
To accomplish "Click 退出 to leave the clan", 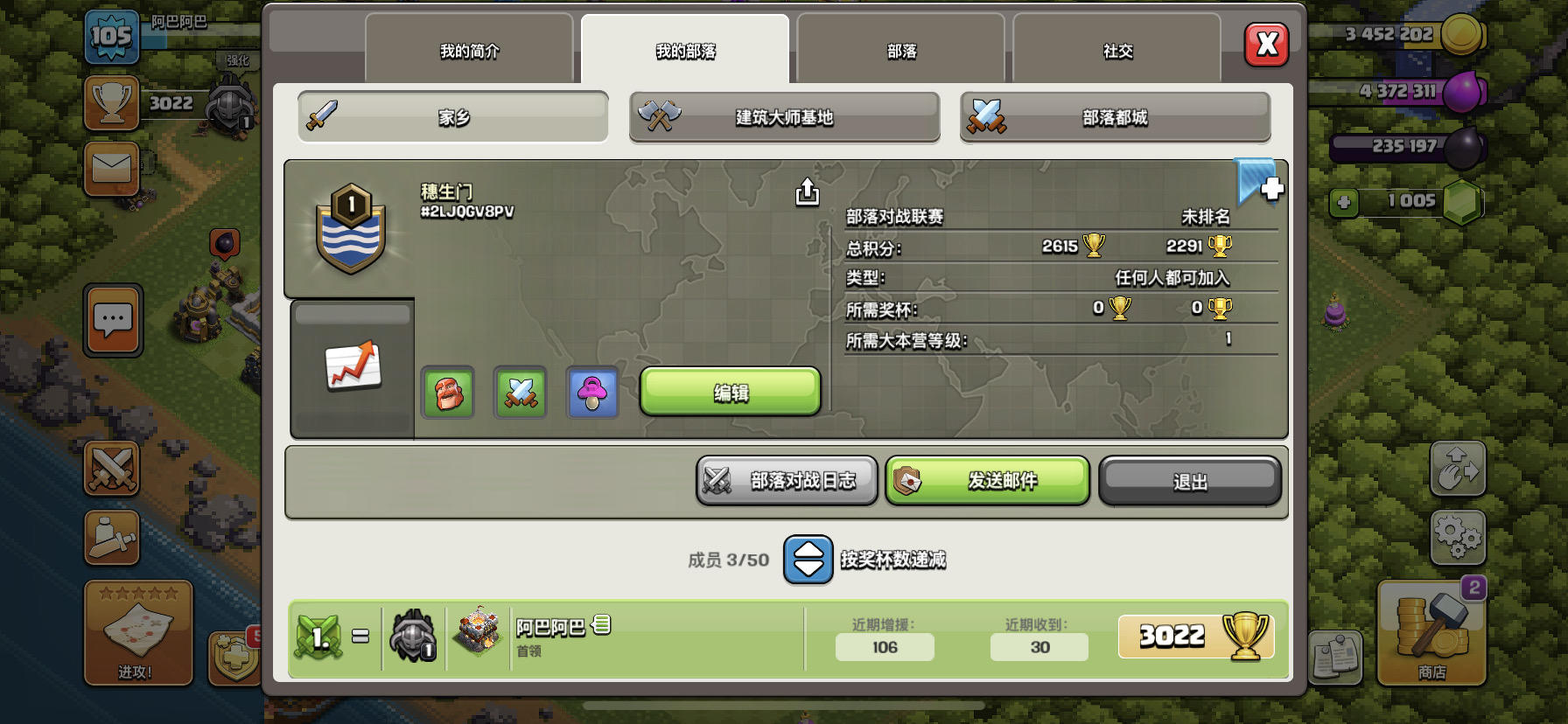I will 1190,480.
